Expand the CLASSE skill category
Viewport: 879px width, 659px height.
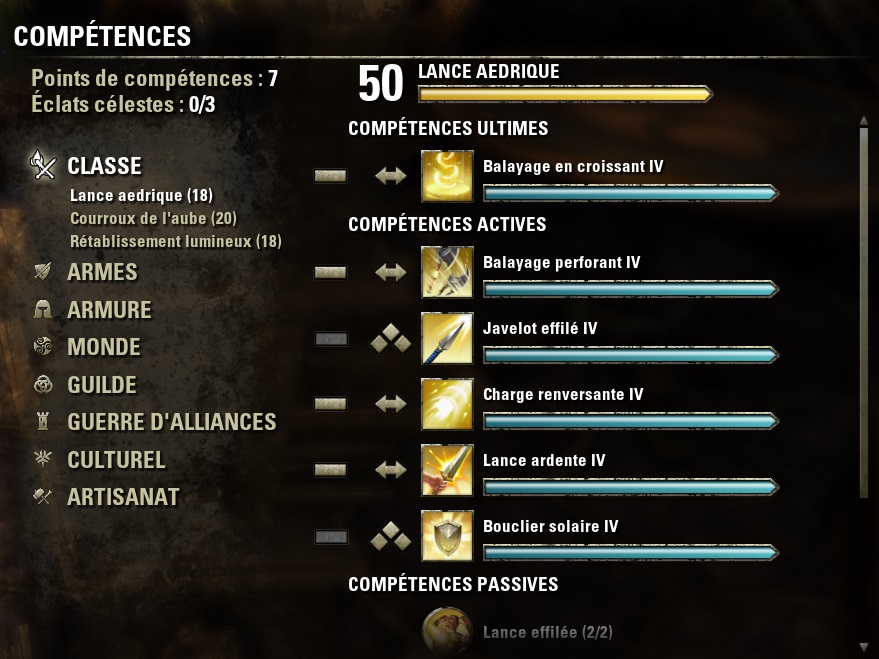pyautogui.click(x=104, y=166)
